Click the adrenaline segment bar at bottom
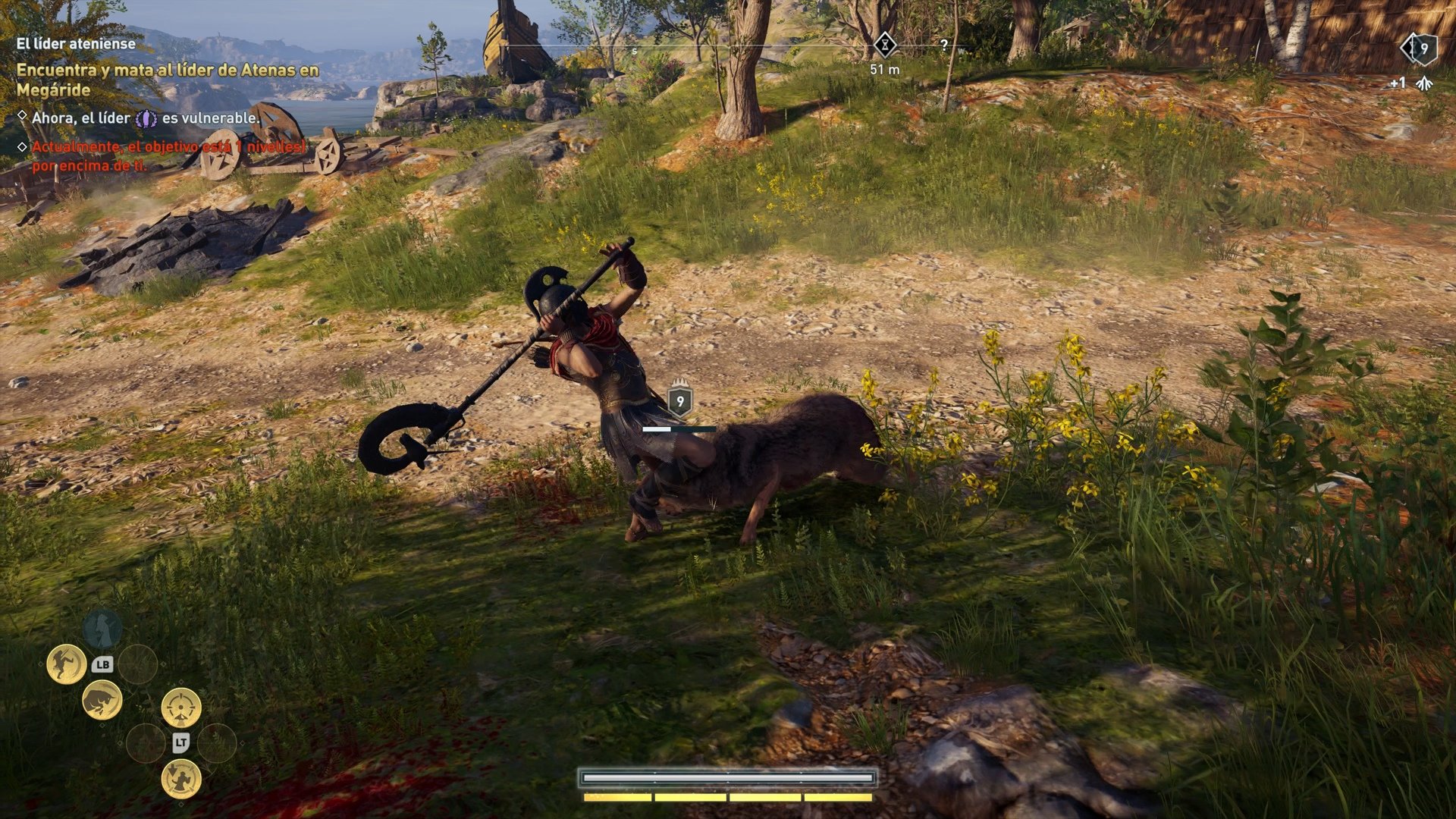 point(726,798)
